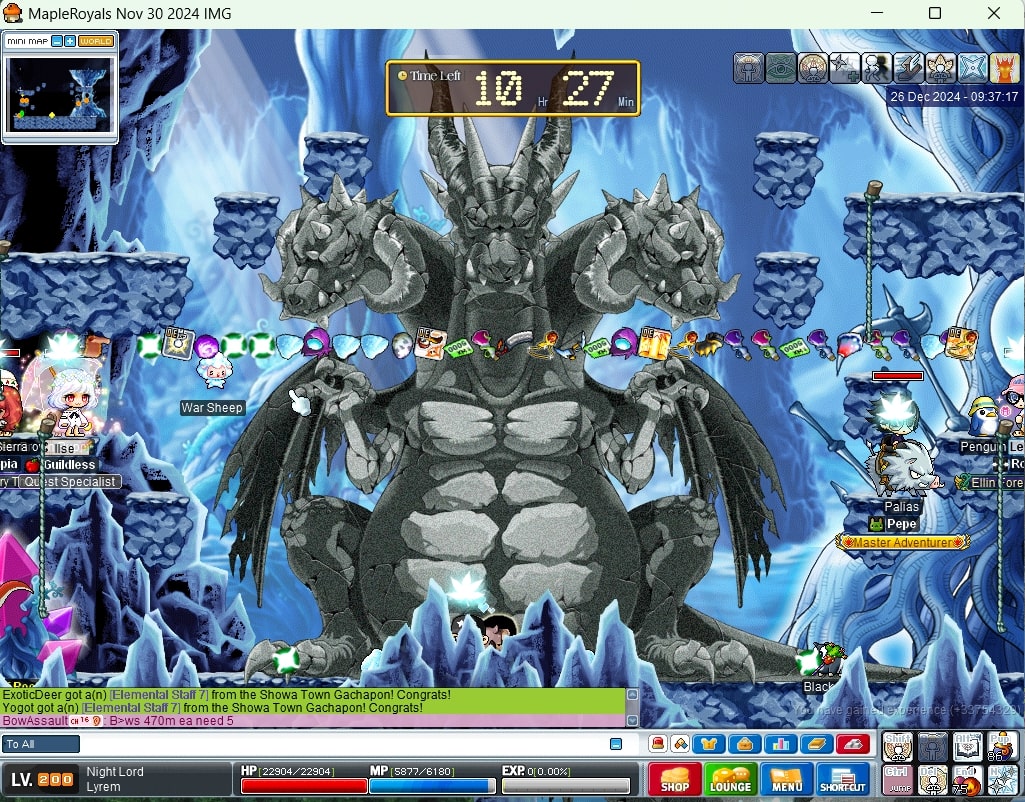Open the World map button

point(96,41)
